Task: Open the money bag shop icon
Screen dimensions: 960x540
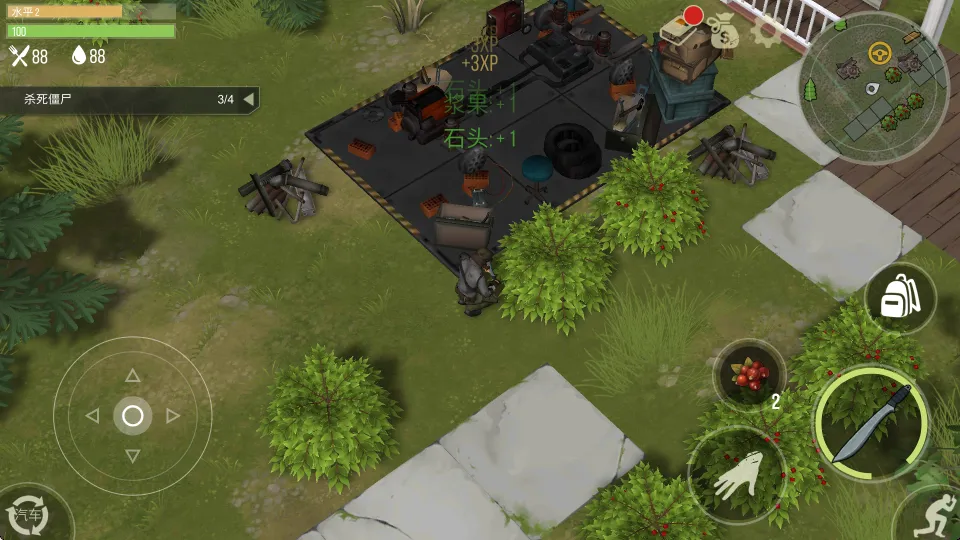Action: [722, 32]
